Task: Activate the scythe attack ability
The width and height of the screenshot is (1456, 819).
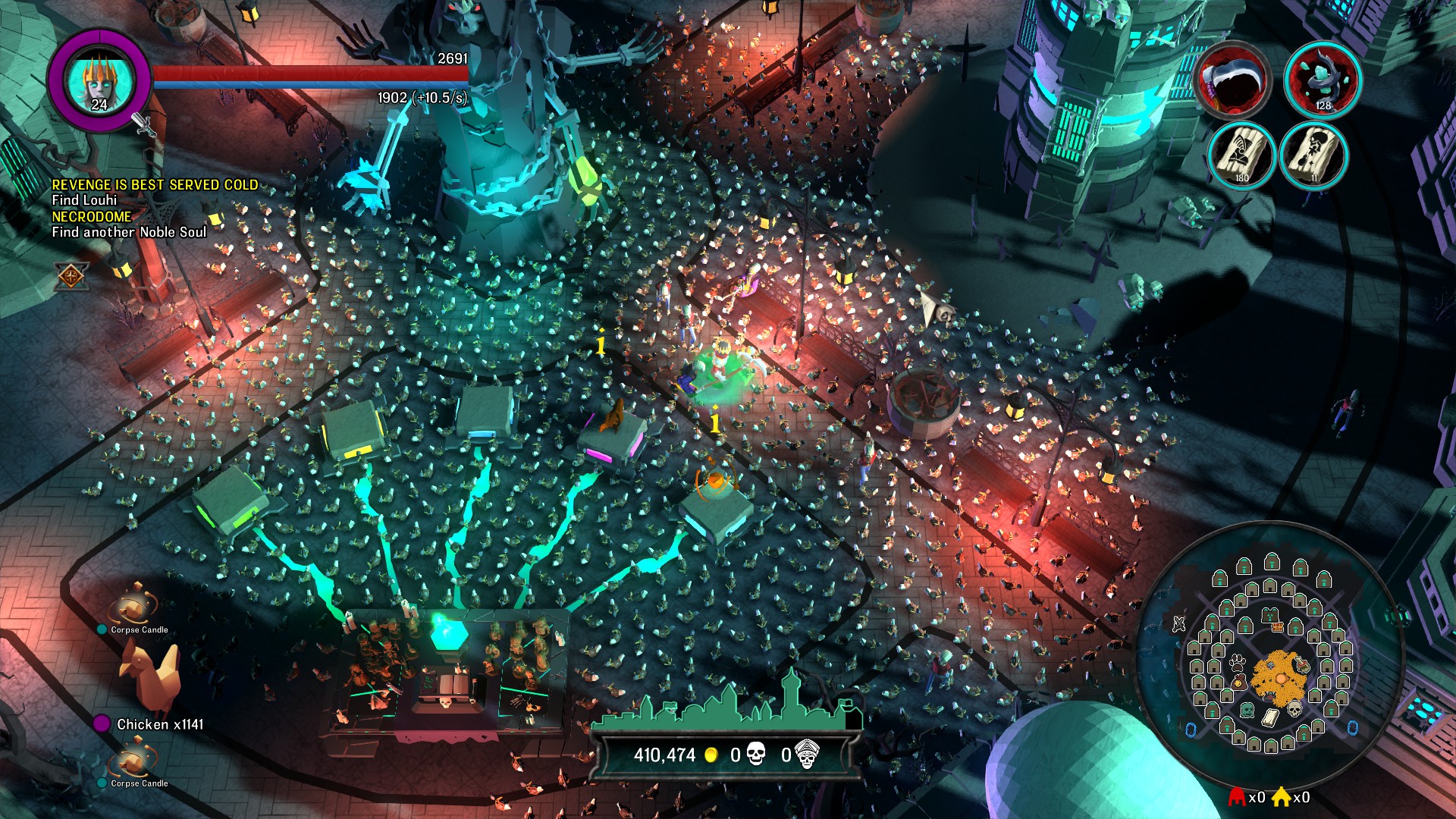Action: (1232, 80)
